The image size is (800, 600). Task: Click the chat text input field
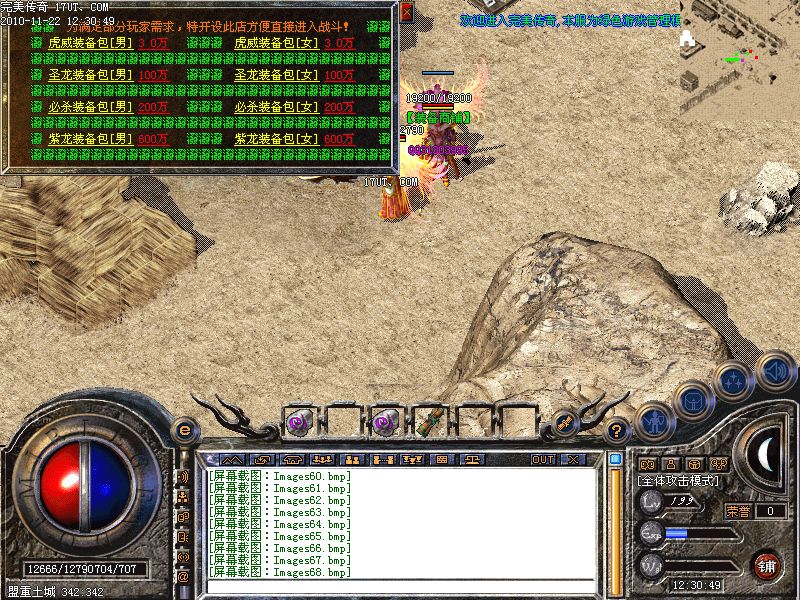(x=400, y=586)
